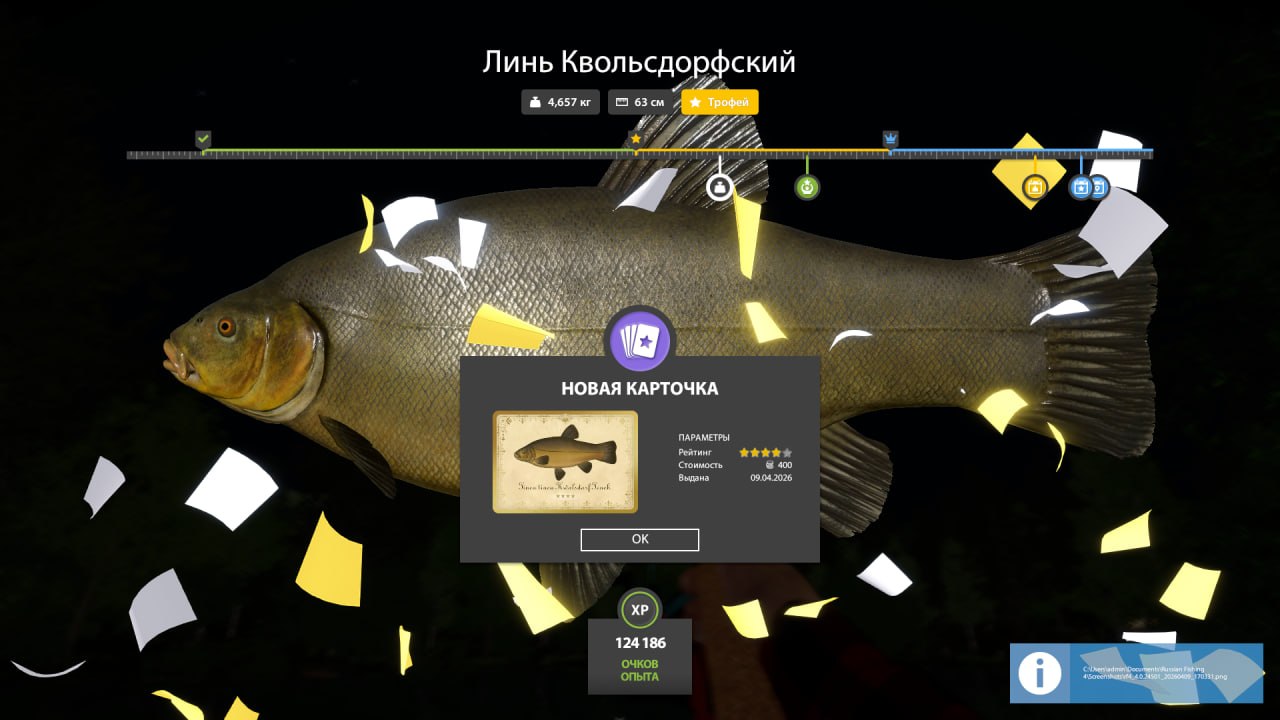Open the yellow camera marker on the timeline

pos(1034,187)
